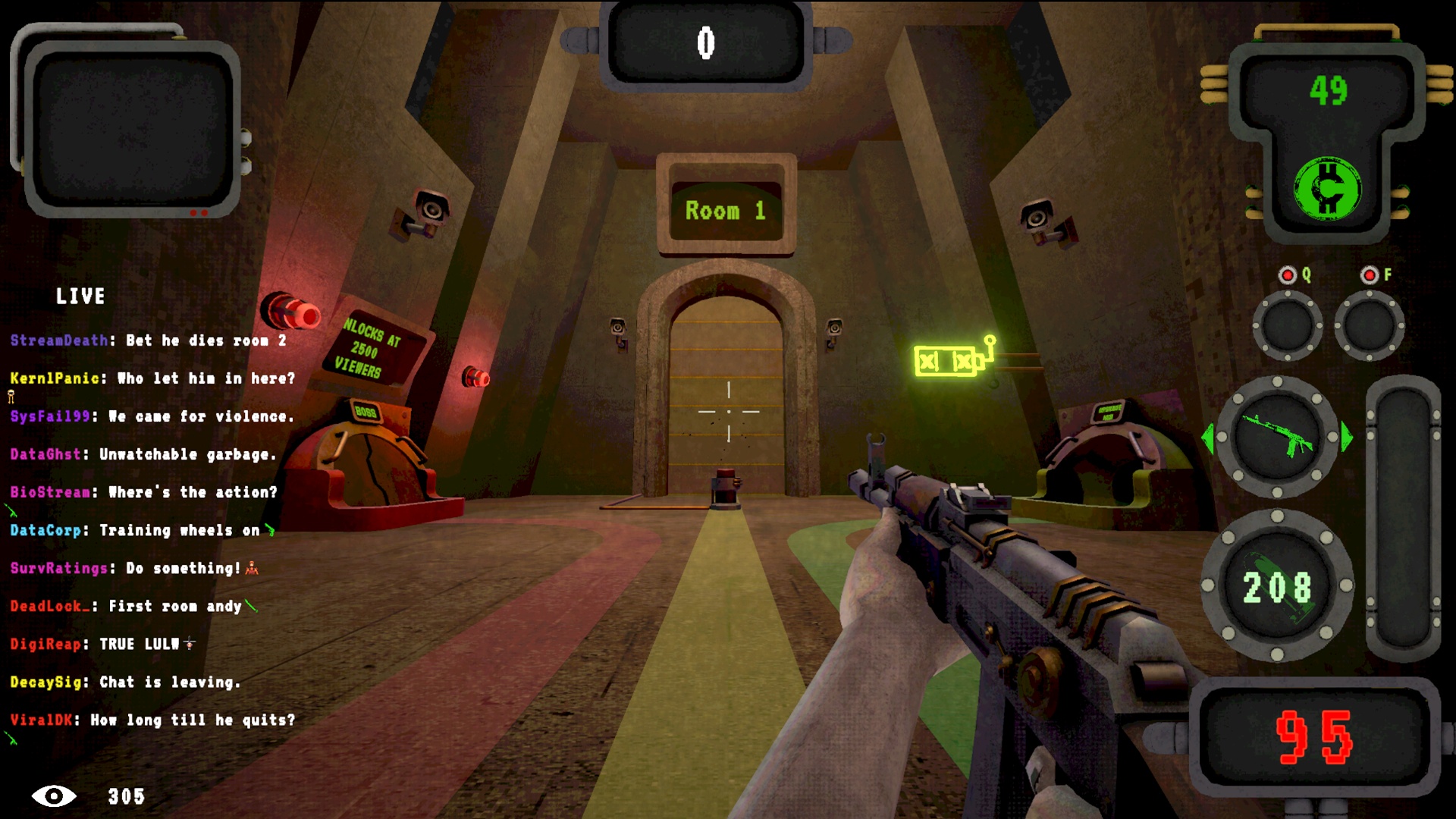
Task: Toggle the F indicator light
Action: pyautogui.click(x=1370, y=275)
